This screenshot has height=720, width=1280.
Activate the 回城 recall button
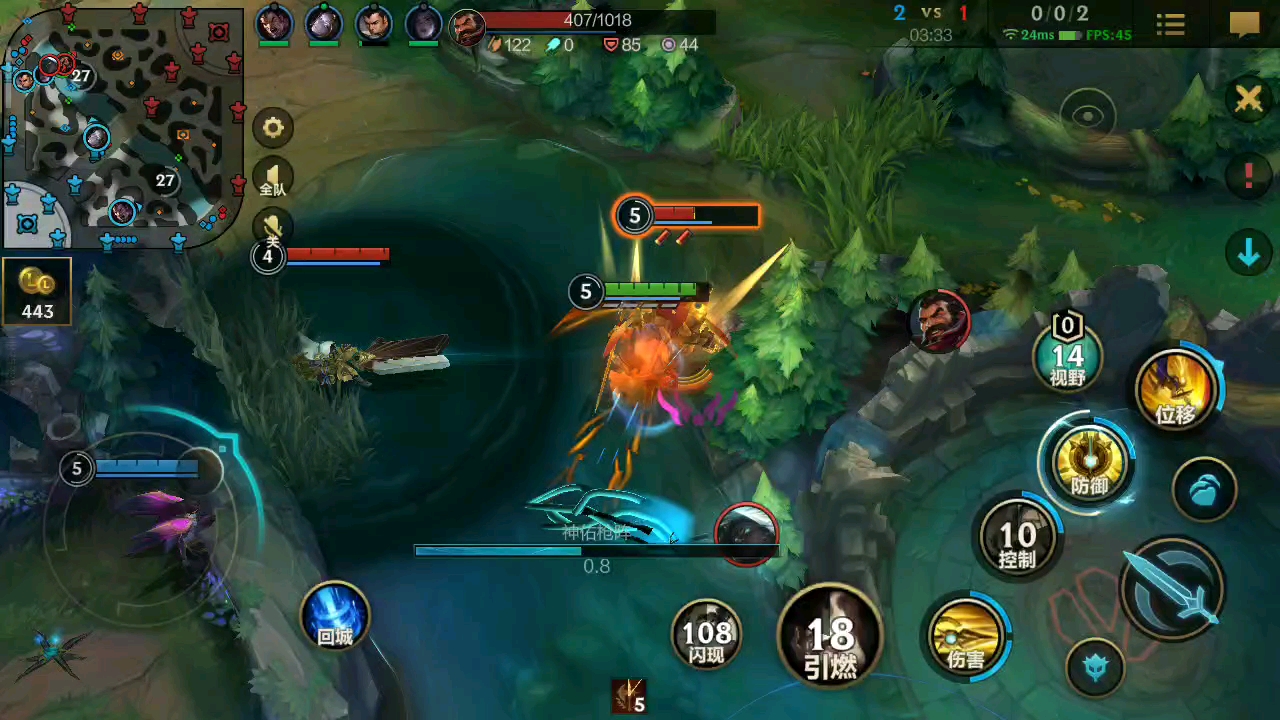[334, 615]
